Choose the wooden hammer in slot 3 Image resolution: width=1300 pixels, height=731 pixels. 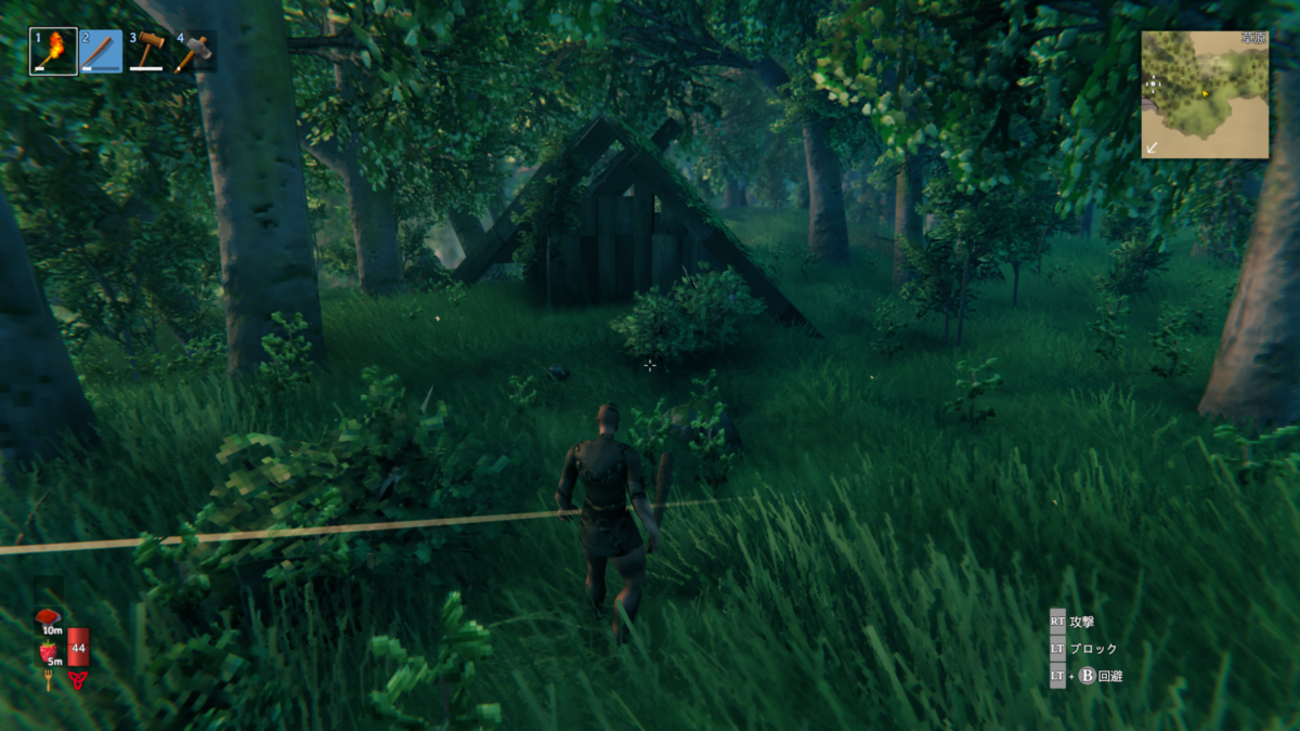[x=147, y=51]
